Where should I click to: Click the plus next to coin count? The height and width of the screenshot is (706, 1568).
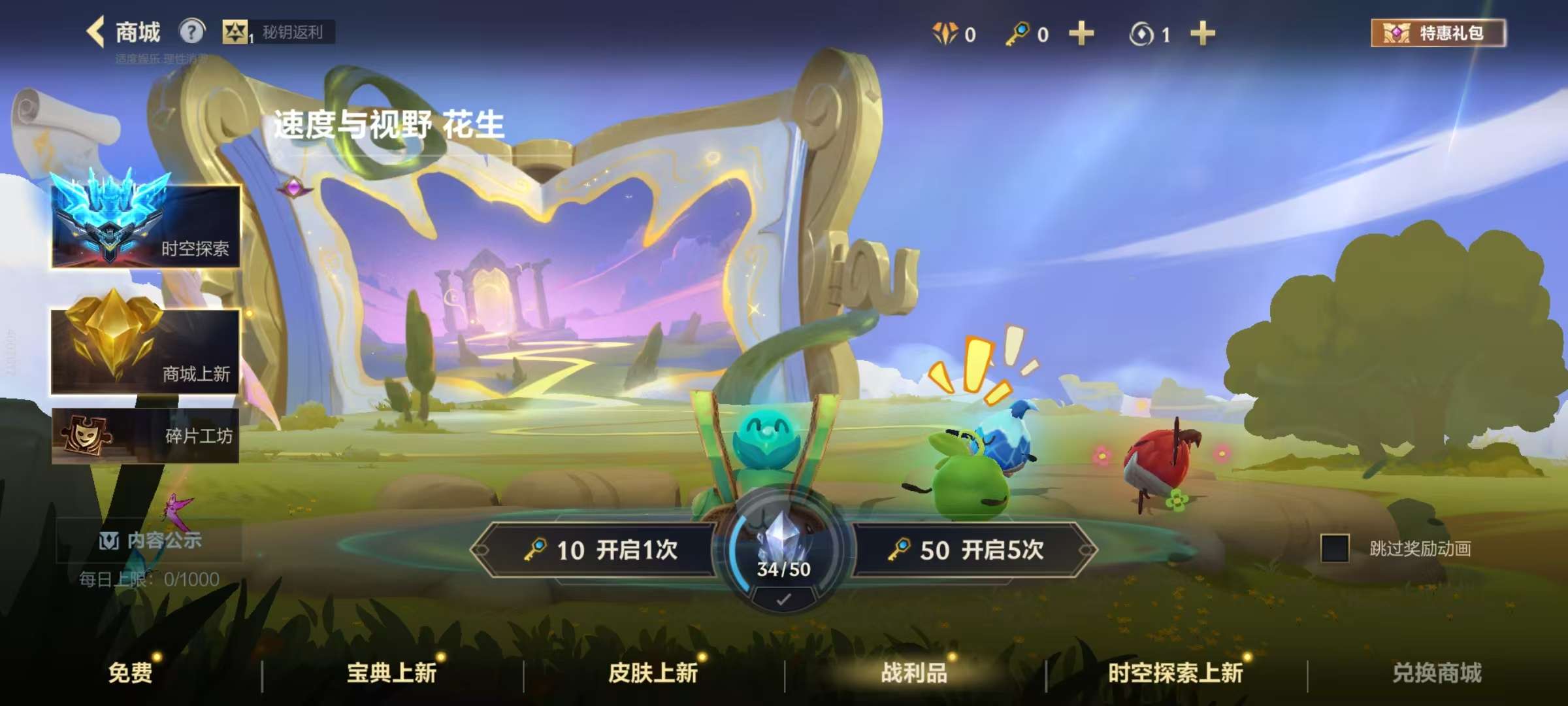pyautogui.click(x=1202, y=34)
